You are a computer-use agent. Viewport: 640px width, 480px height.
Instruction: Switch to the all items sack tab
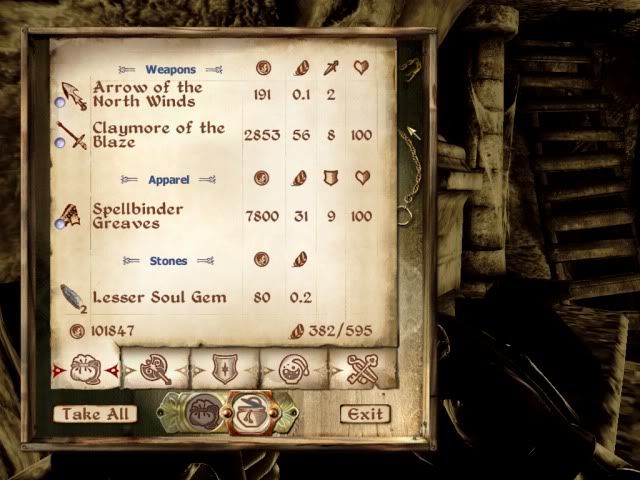click(x=85, y=370)
